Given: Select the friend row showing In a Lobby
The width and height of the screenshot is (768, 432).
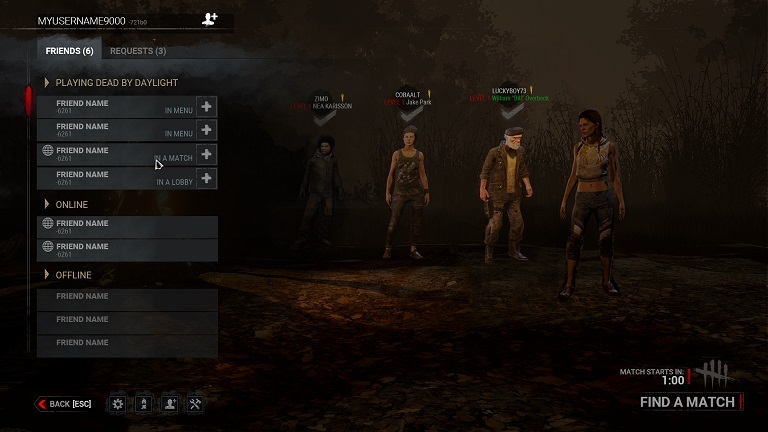Looking at the screenshot, I should pyautogui.click(x=116, y=178).
